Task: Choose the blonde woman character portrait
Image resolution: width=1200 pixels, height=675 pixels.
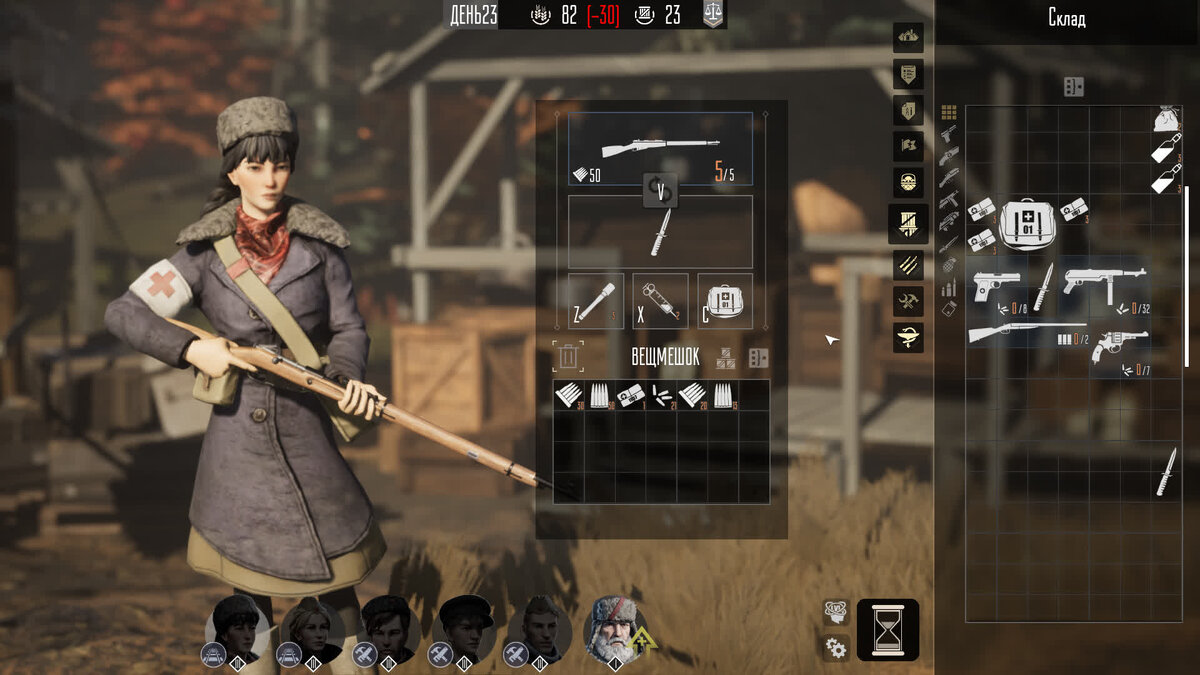Action: coord(312,629)
